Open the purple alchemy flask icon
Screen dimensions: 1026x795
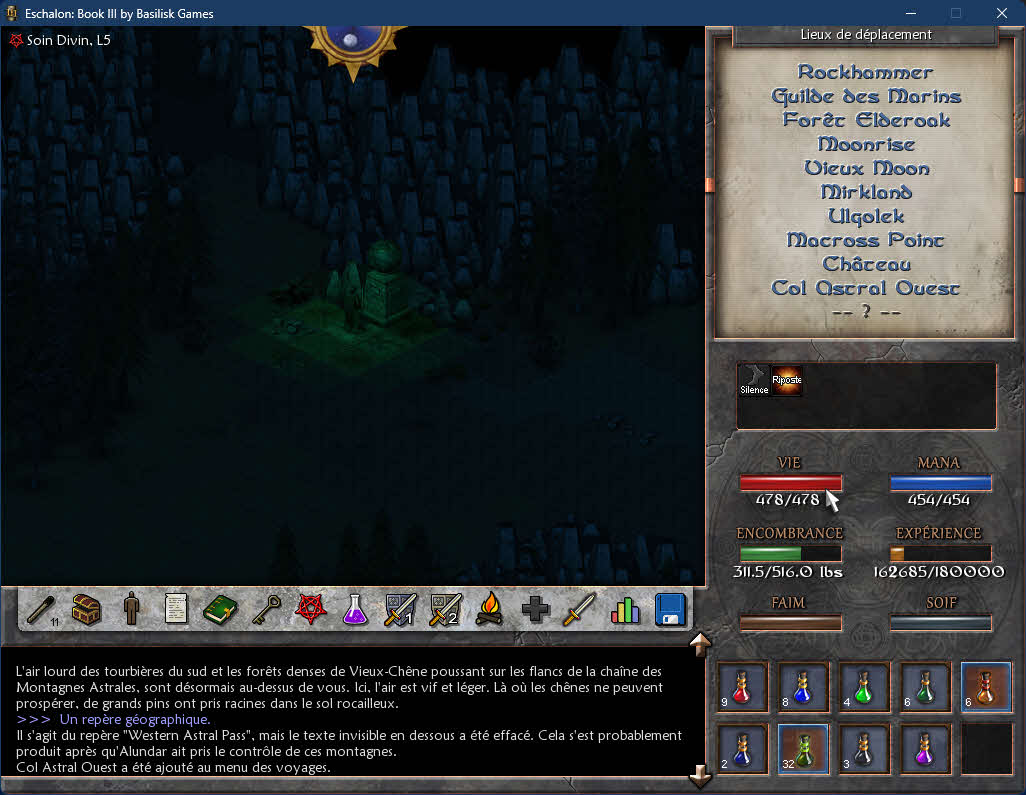[x=355, y=608]
